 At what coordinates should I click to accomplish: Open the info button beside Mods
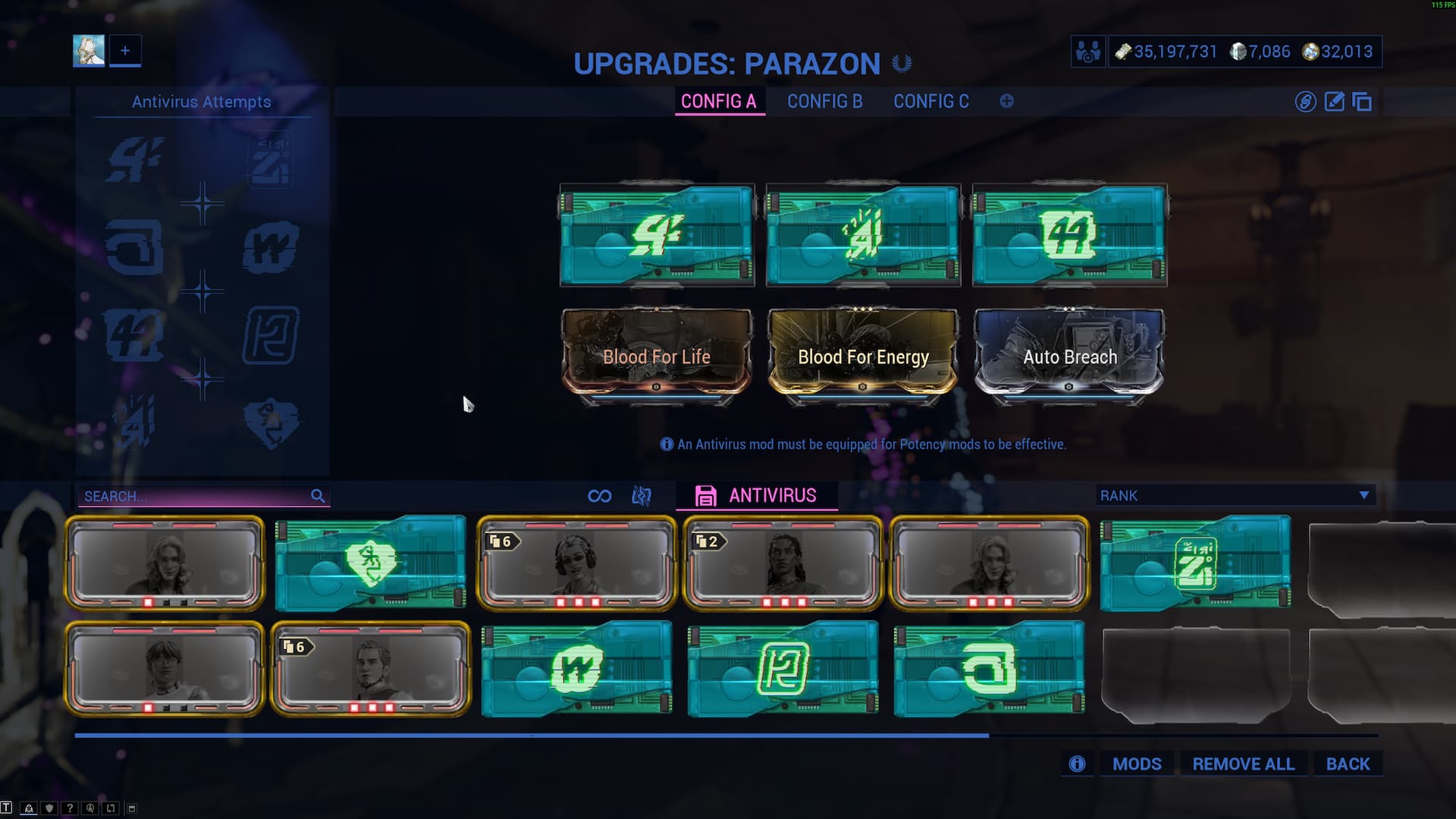[x=1077, y=764]
